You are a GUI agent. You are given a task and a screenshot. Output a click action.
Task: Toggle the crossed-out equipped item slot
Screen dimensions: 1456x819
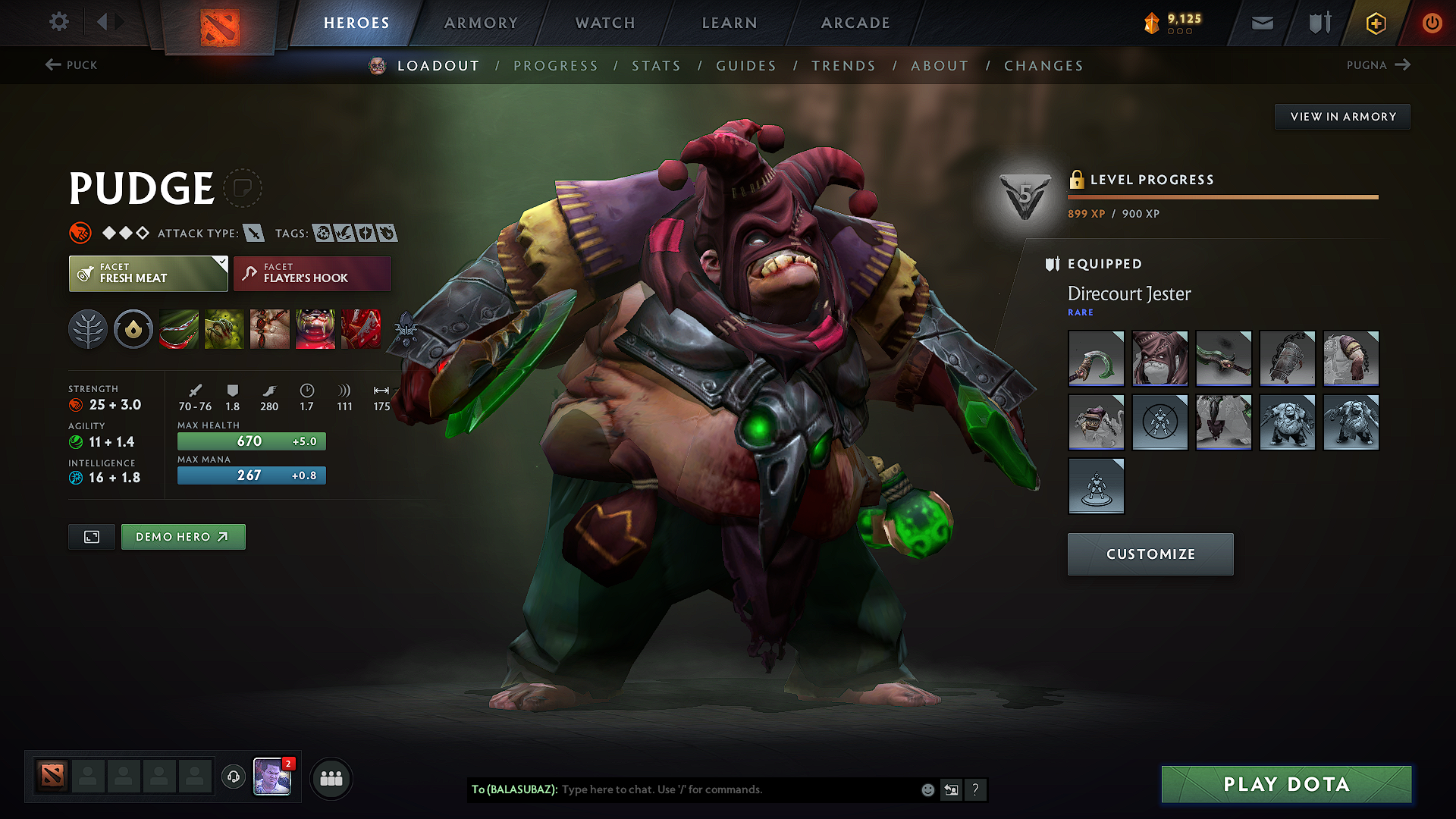[1159, 422]
